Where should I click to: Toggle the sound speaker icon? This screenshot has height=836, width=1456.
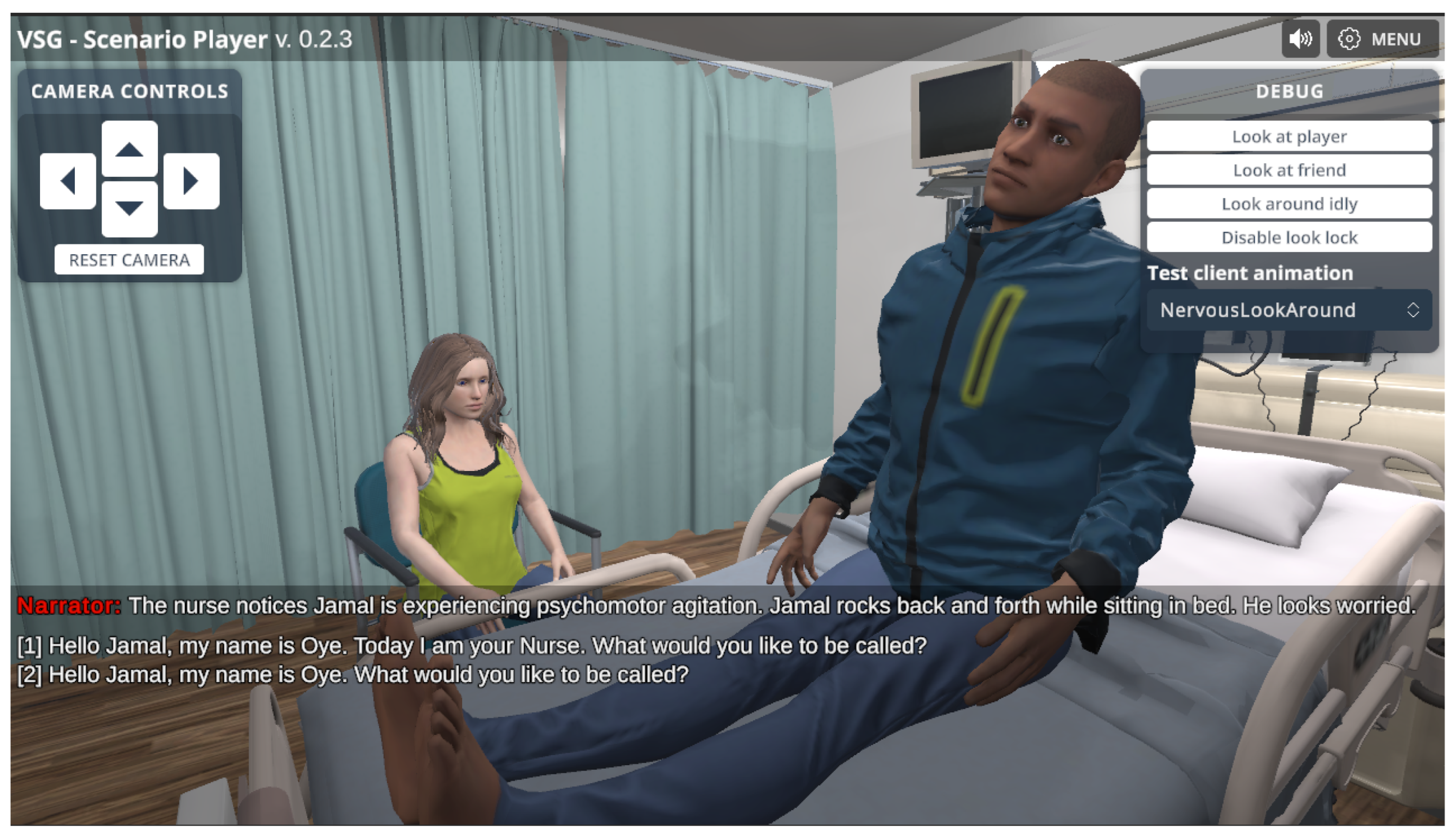1300,39
